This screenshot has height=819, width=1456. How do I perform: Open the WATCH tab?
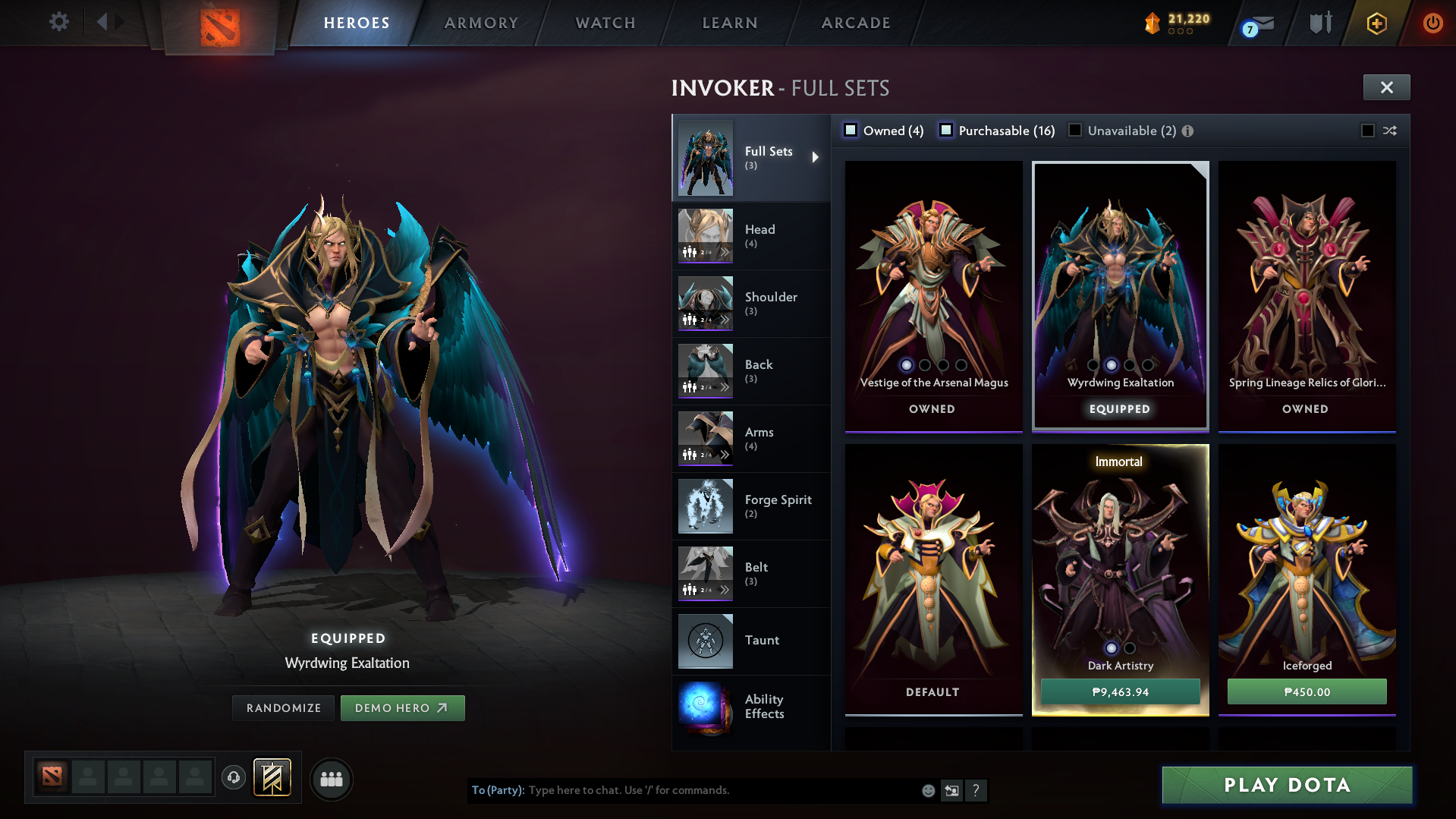(605, 23)
